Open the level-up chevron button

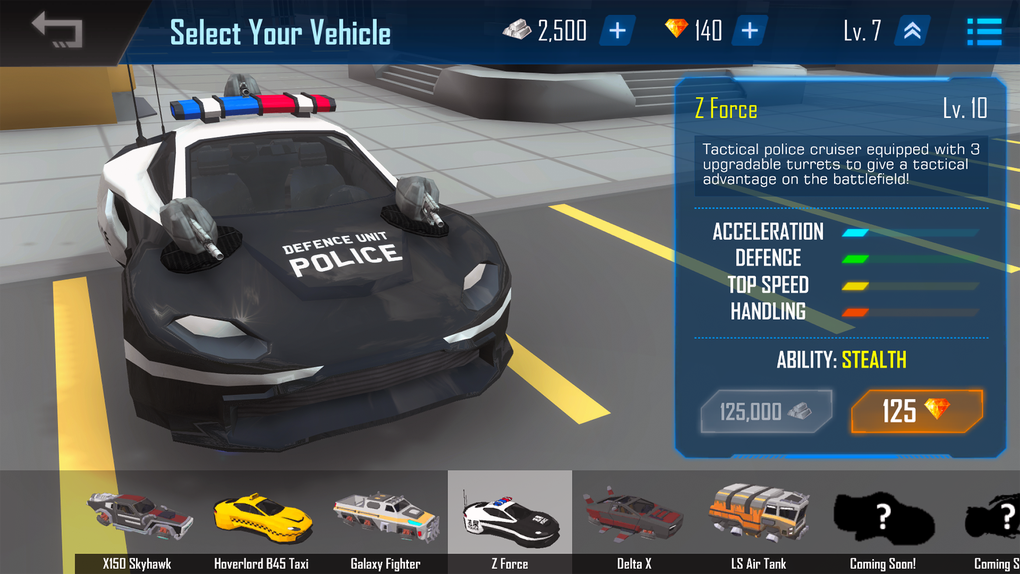(x=913, y=31)
